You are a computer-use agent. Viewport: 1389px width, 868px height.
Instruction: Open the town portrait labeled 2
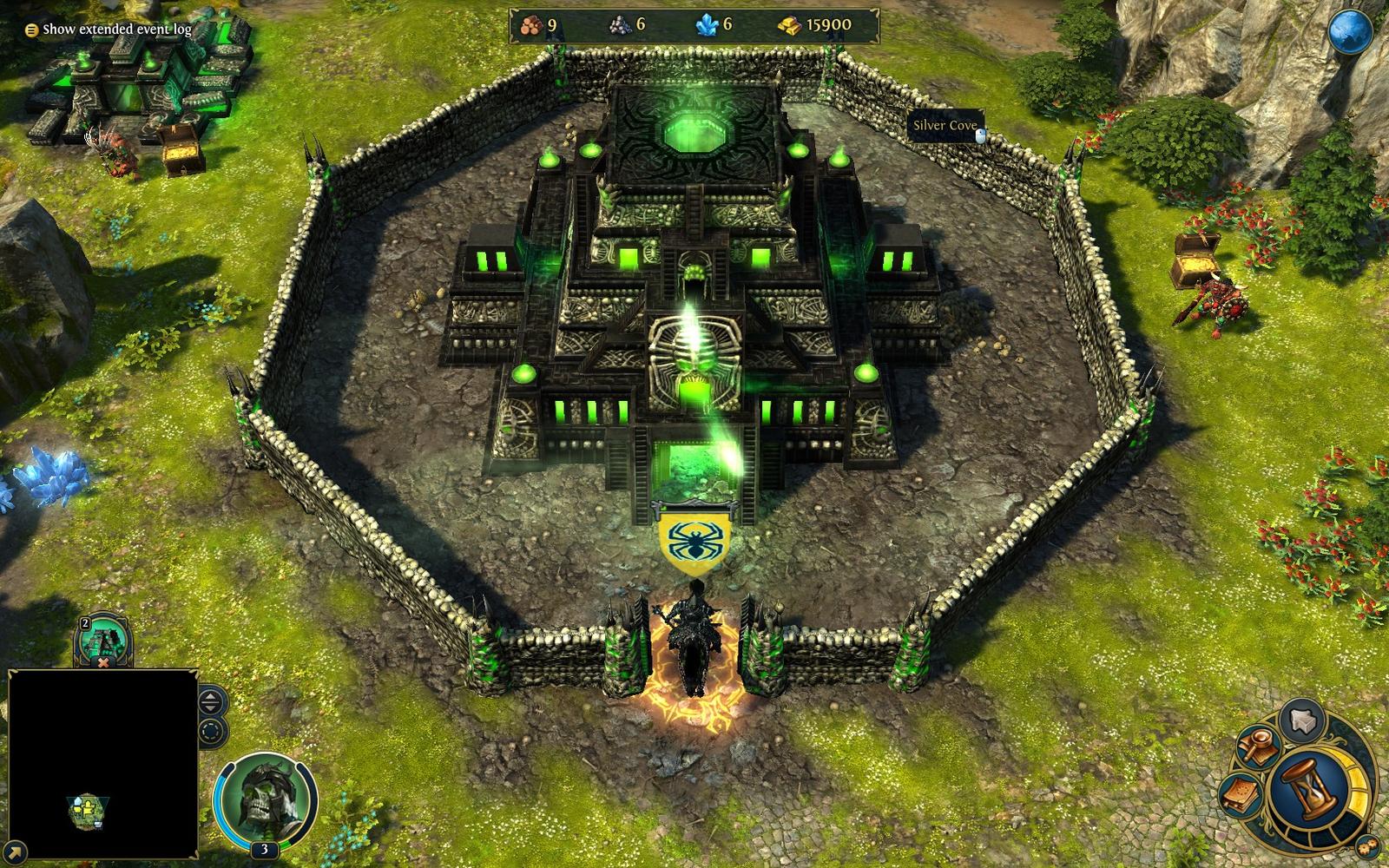point(102,636)
